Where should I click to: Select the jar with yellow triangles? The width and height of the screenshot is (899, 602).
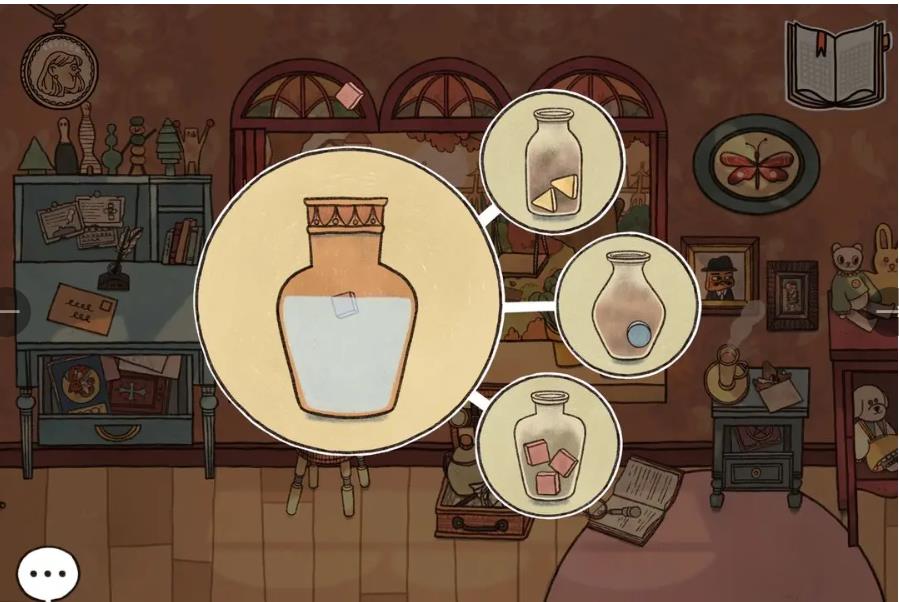[551, 162]
